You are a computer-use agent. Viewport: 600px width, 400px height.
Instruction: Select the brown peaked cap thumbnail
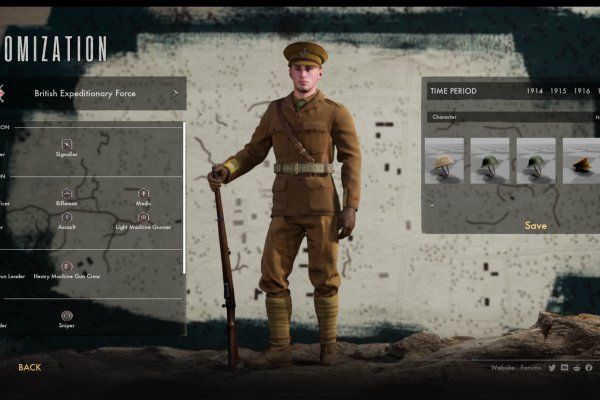point(582,160)
